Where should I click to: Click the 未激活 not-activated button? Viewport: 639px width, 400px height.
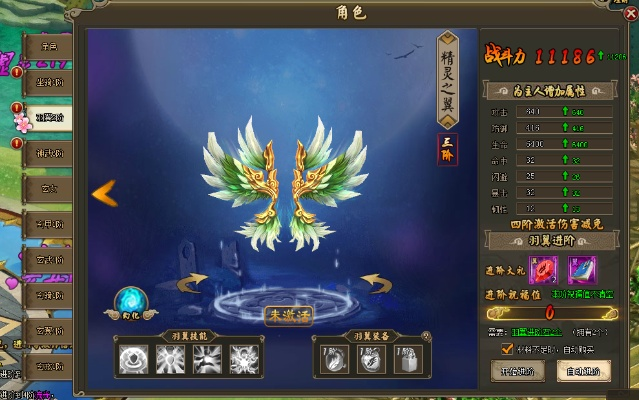pos(287,314)
